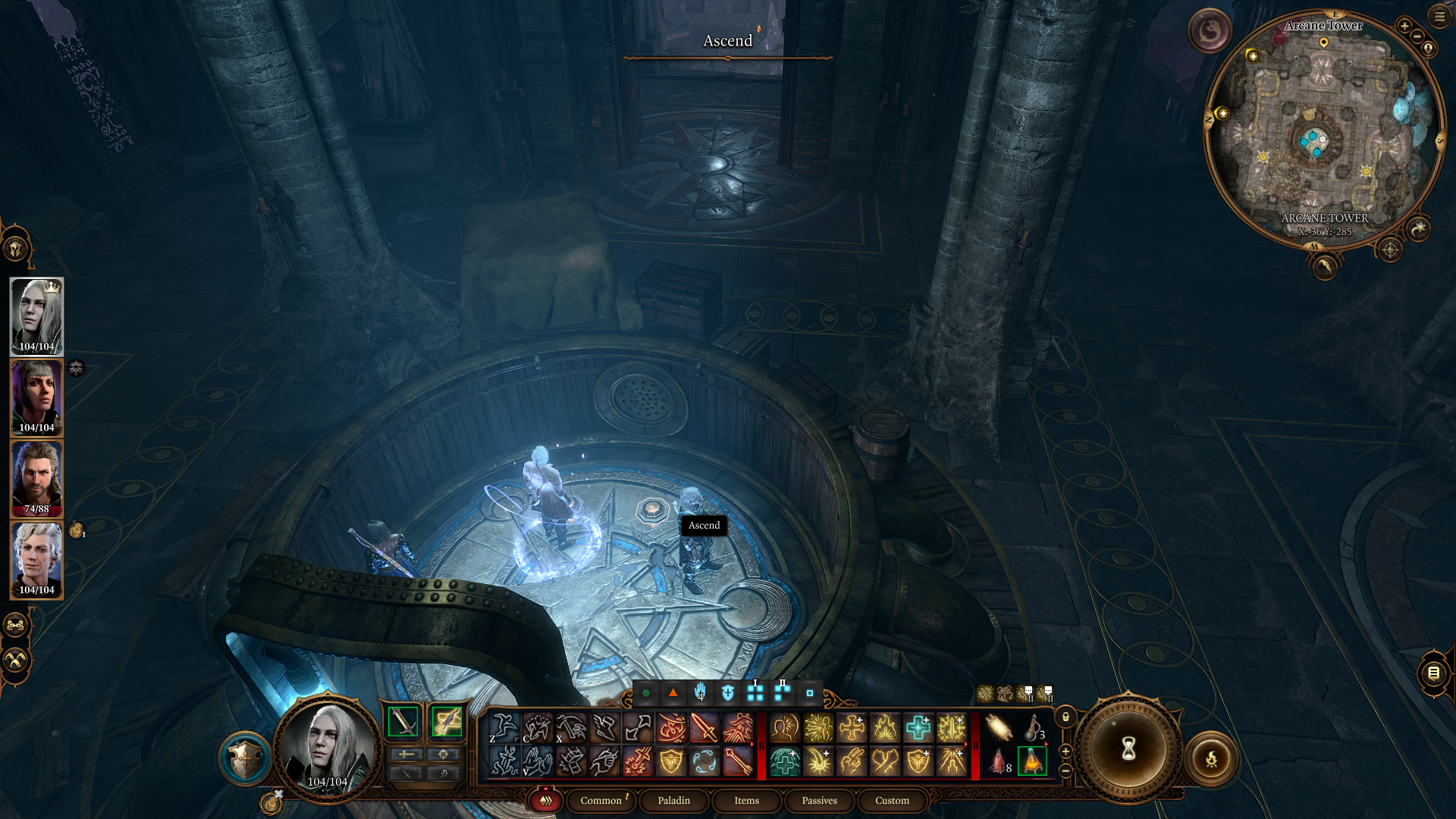
Task: Open the journal book icon on the right edge
Action: [x=1432, y=675]
